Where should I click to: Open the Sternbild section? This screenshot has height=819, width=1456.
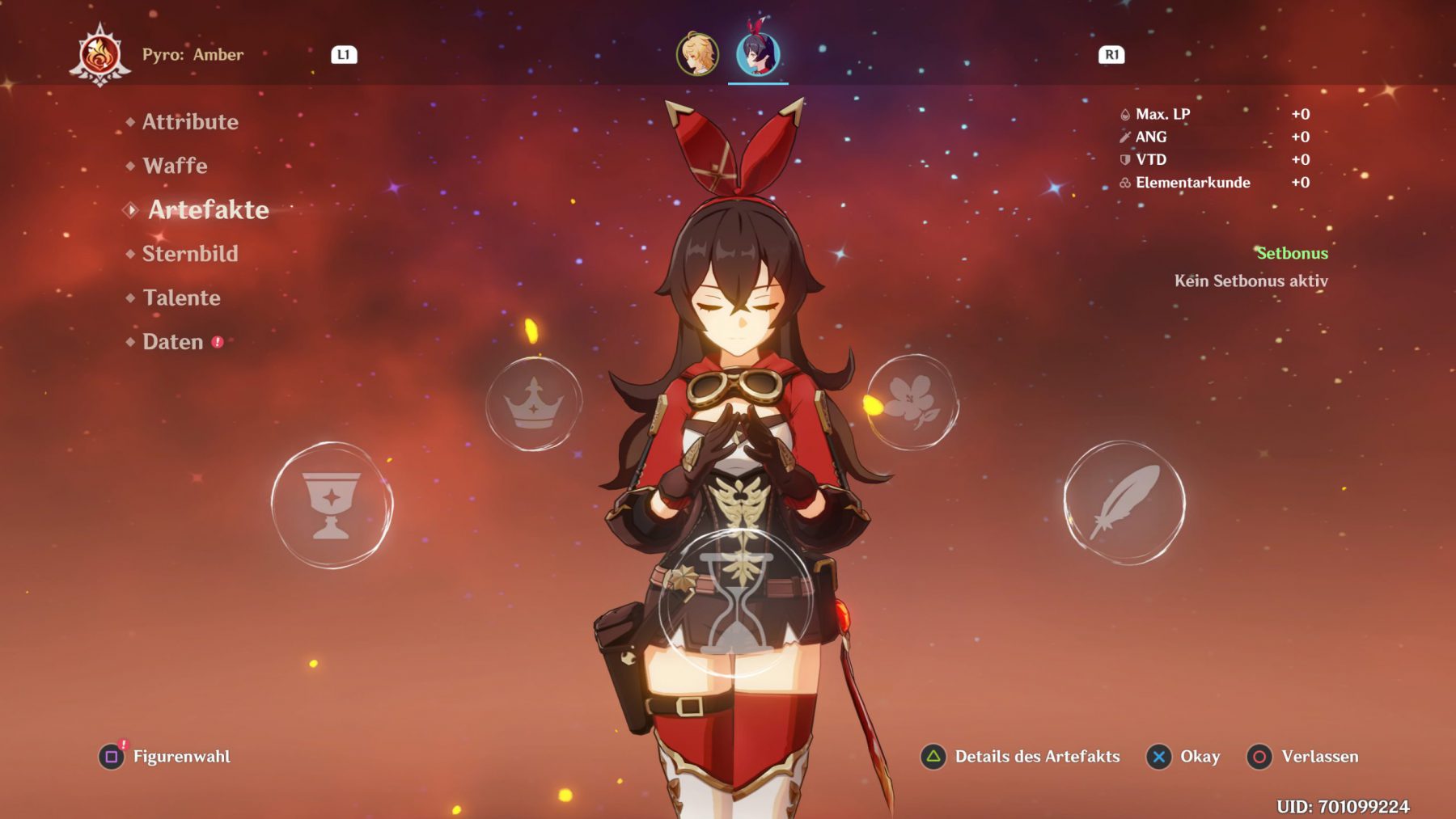point(190,254)
